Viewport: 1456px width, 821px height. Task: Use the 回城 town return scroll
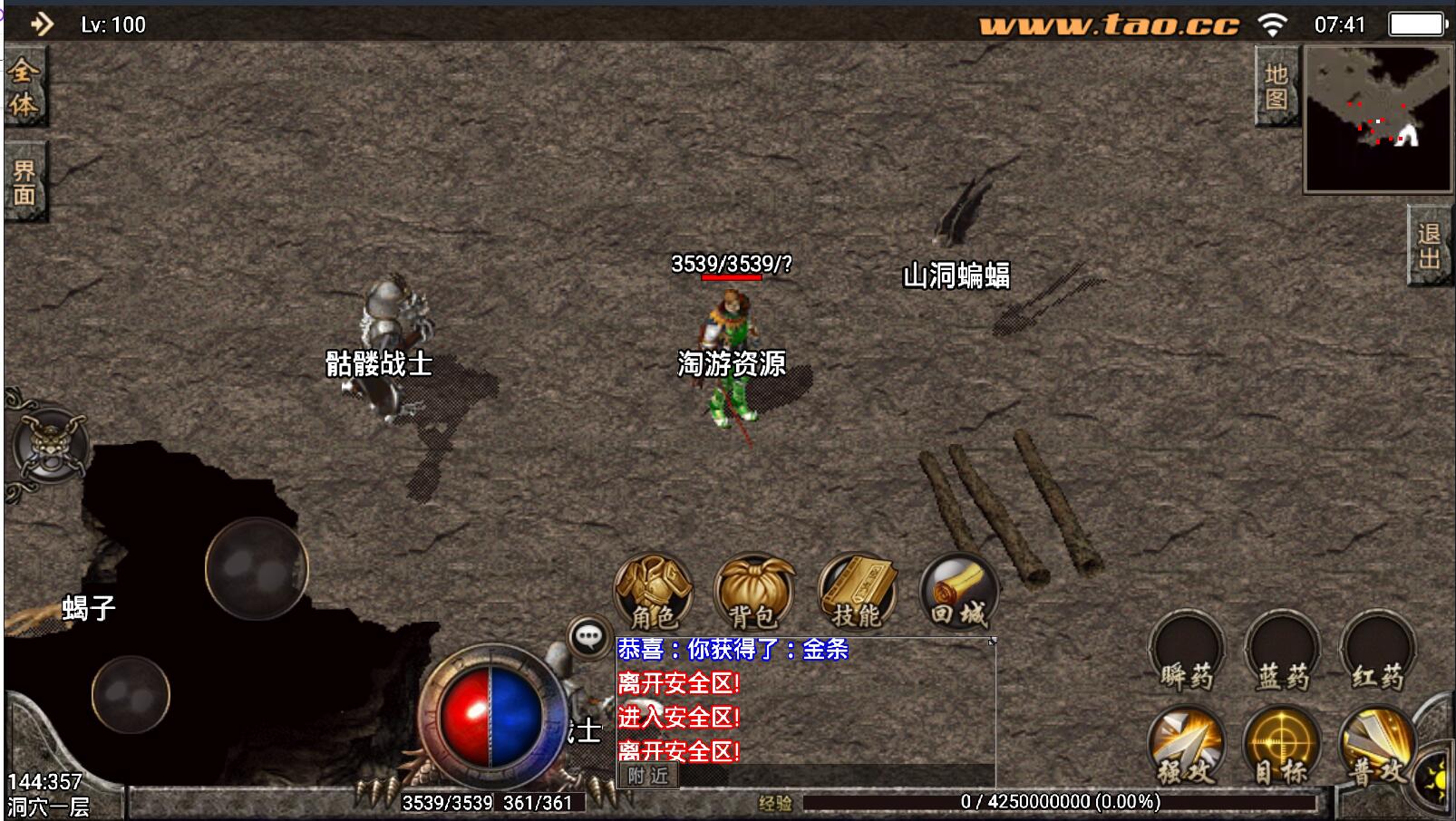(958, 592)
